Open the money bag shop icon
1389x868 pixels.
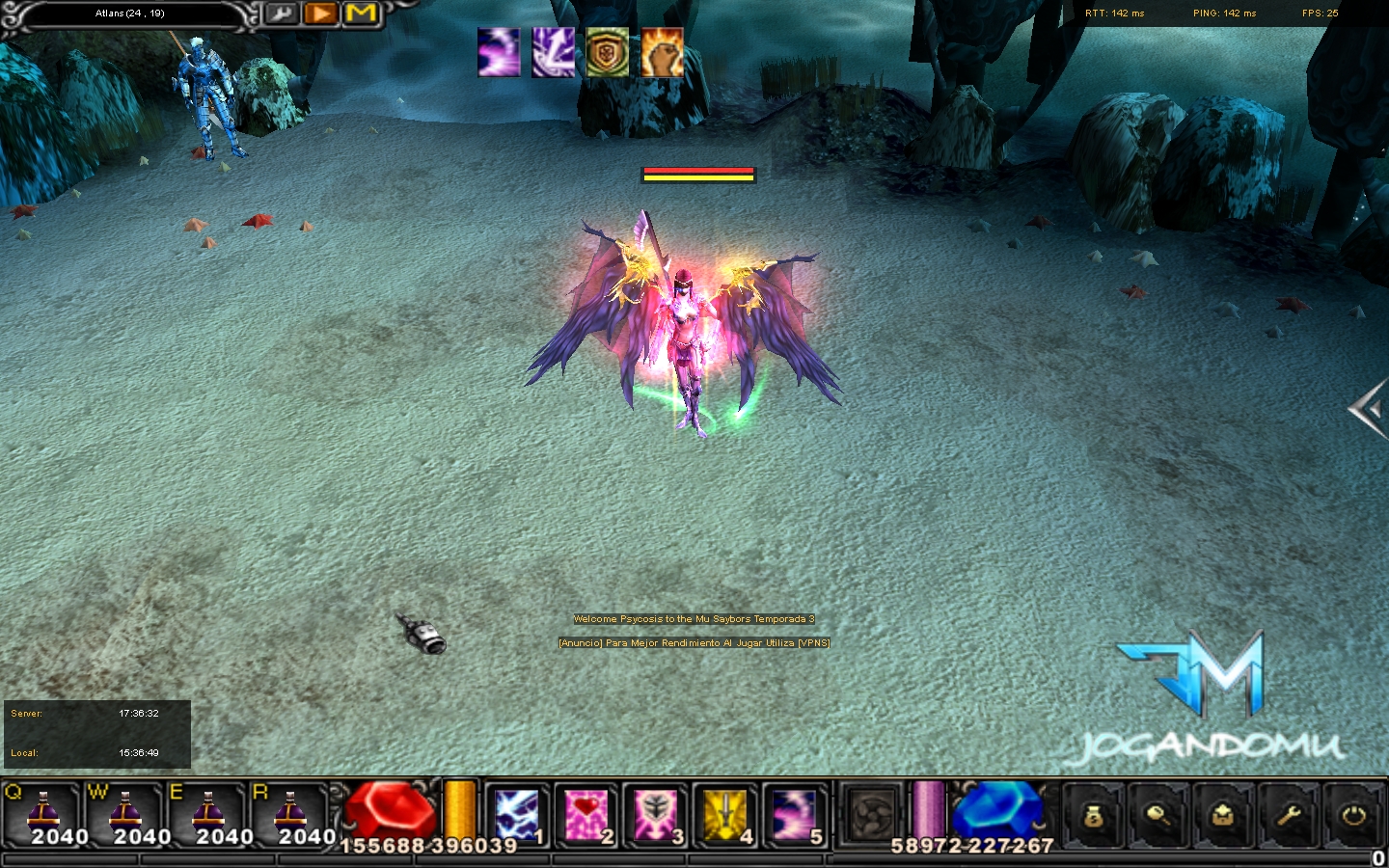pyautogui.click(x=1093, y=817)
